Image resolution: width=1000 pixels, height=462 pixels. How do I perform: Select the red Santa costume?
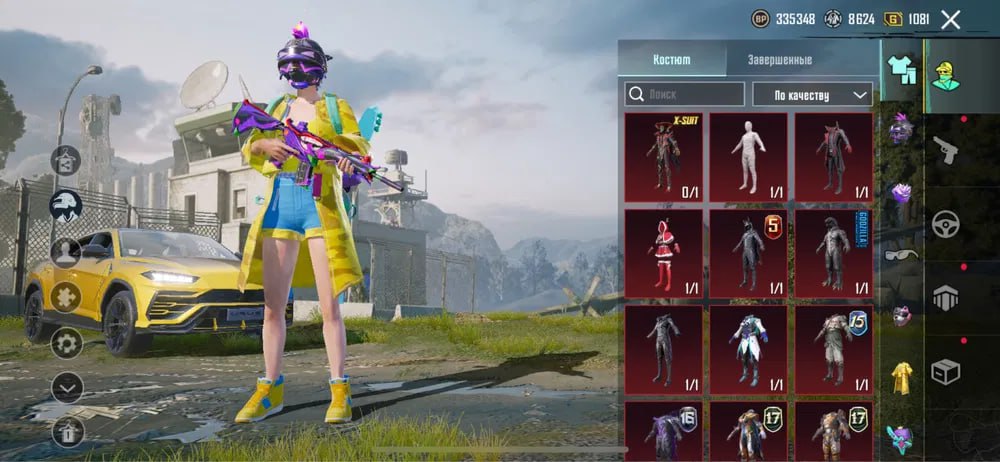tap(663, 250)
